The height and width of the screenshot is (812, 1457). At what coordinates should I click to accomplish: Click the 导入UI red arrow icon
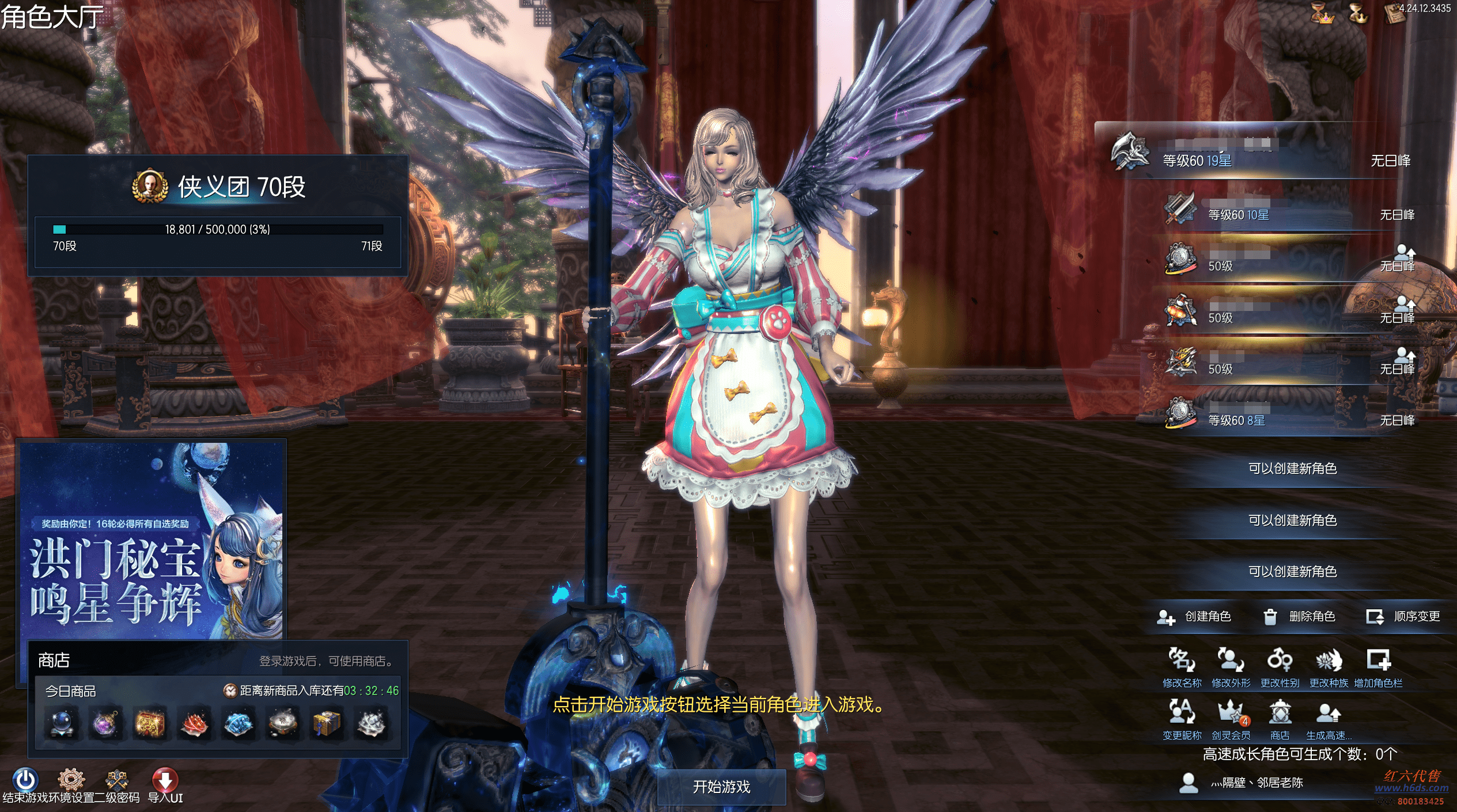click(165, 780)
